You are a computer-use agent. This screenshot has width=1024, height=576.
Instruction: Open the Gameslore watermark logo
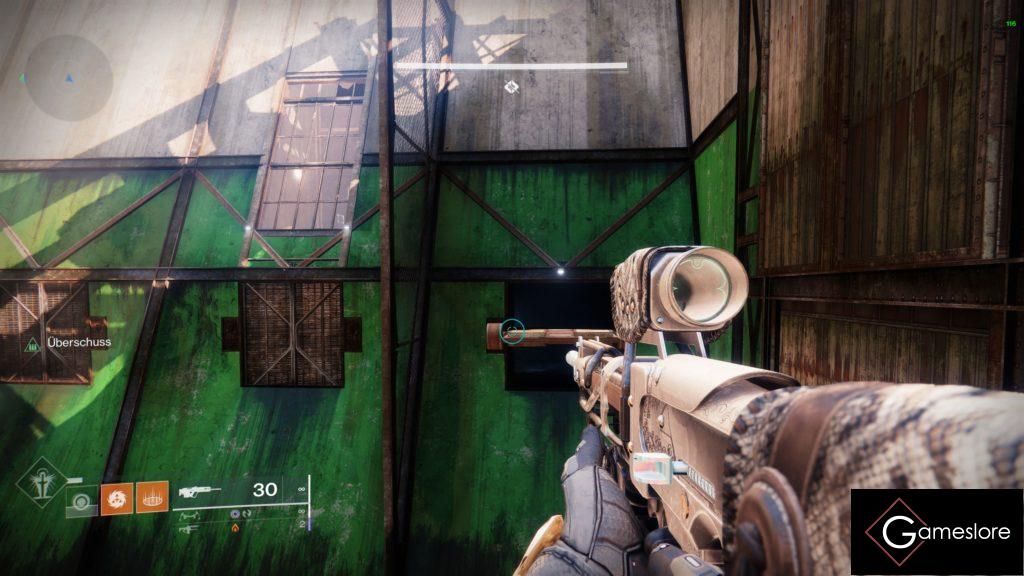click(936, 532)
